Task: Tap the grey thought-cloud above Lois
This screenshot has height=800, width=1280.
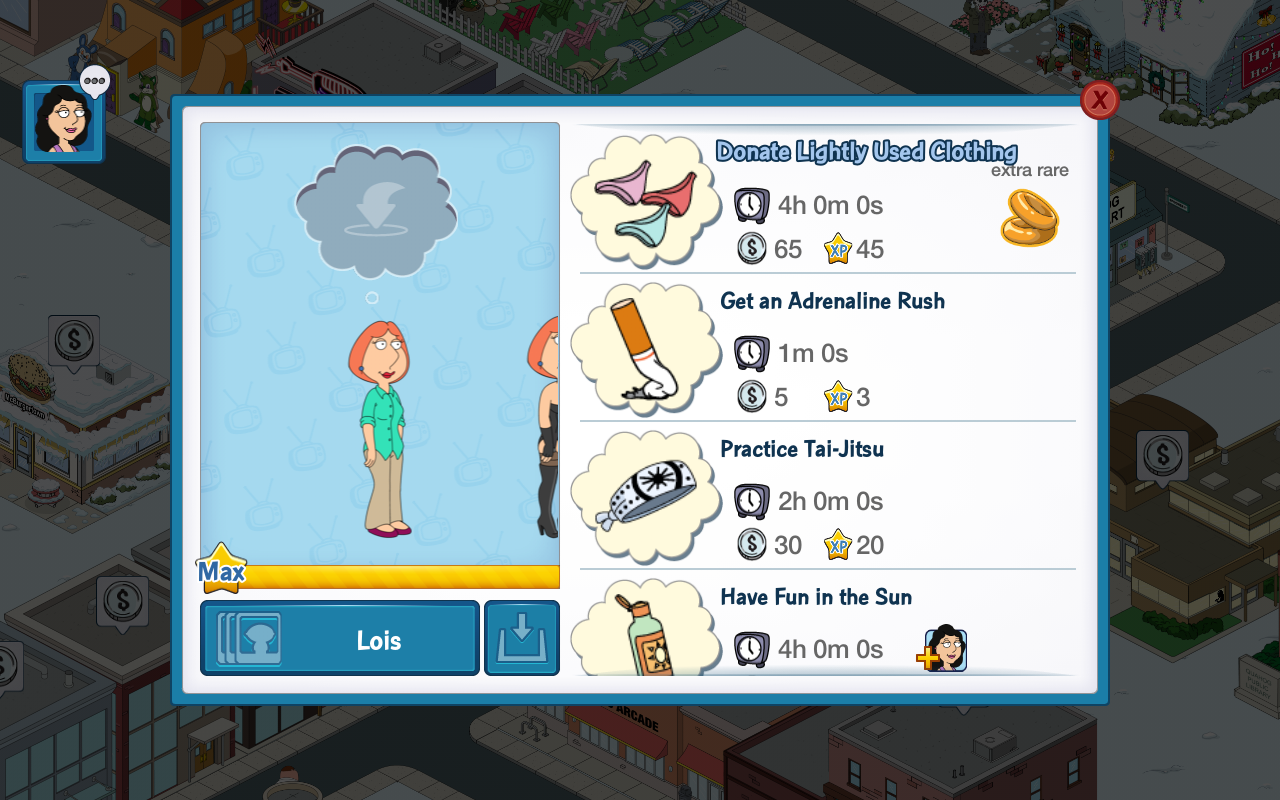Action: (376, 212)
